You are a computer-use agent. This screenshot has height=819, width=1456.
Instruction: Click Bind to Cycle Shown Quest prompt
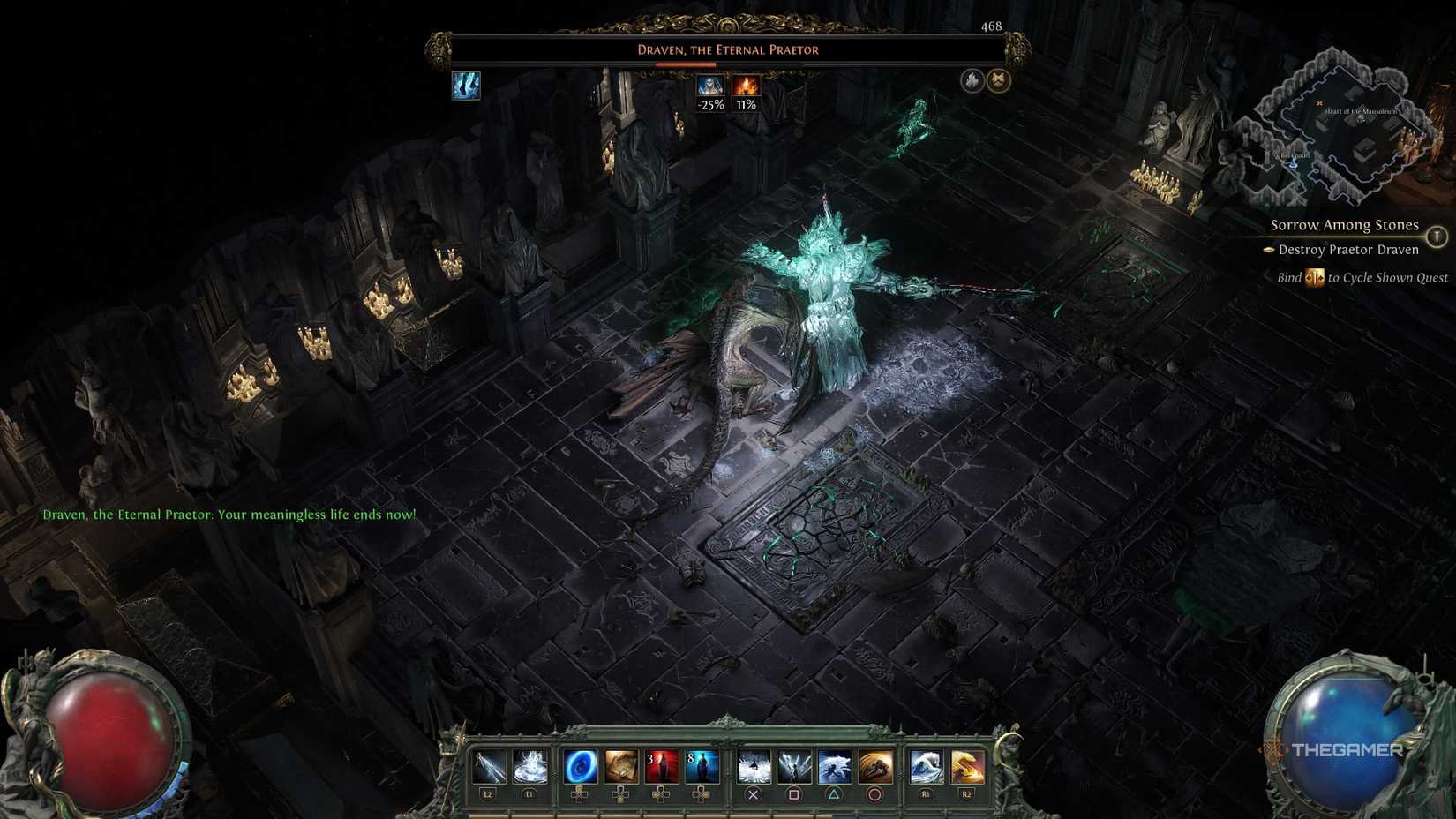[x=1363, y=277]
